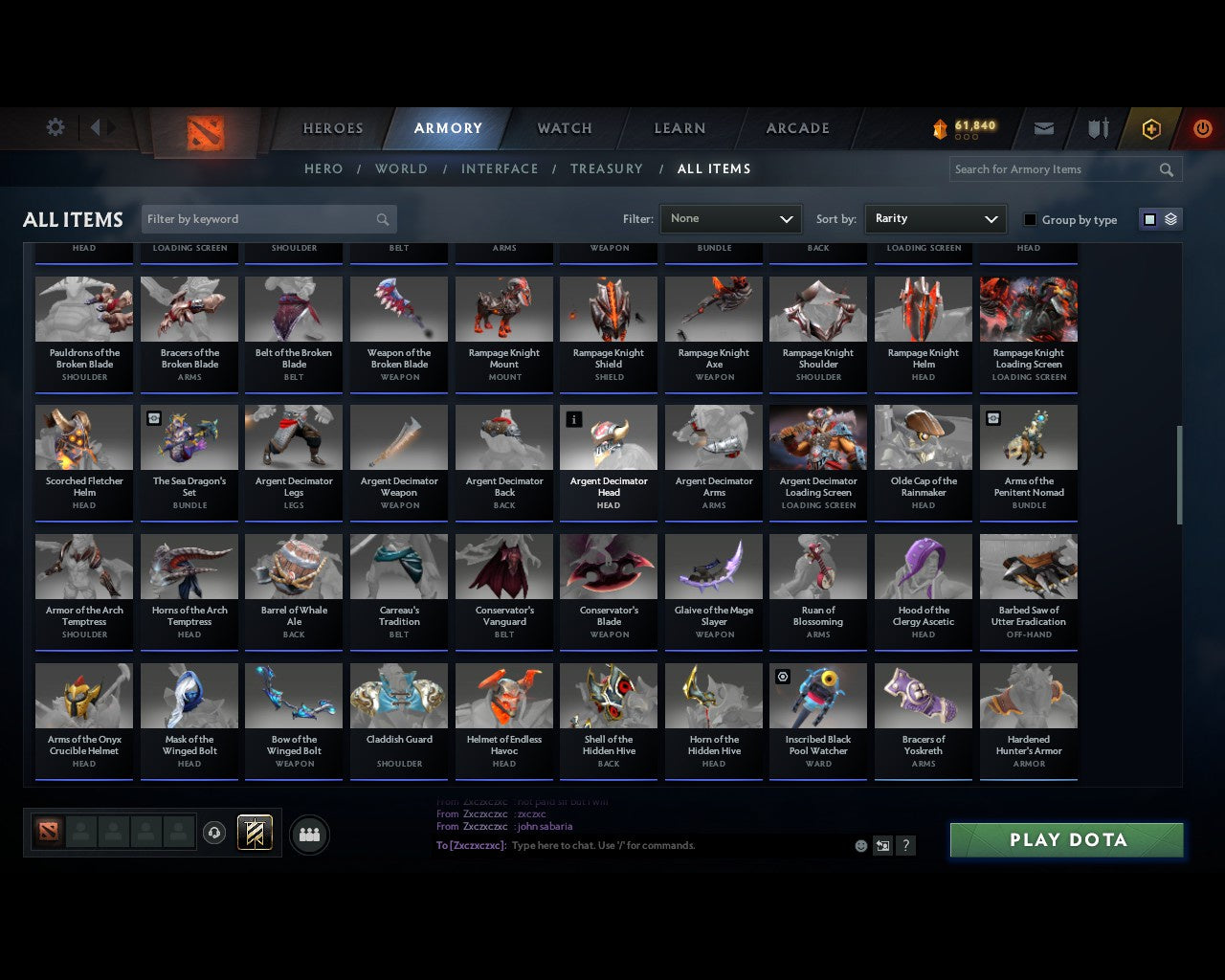Click the power button to exit Dota
Image resolution: width=1225 pixels, height=980 pixels.
coord(1202,128)
